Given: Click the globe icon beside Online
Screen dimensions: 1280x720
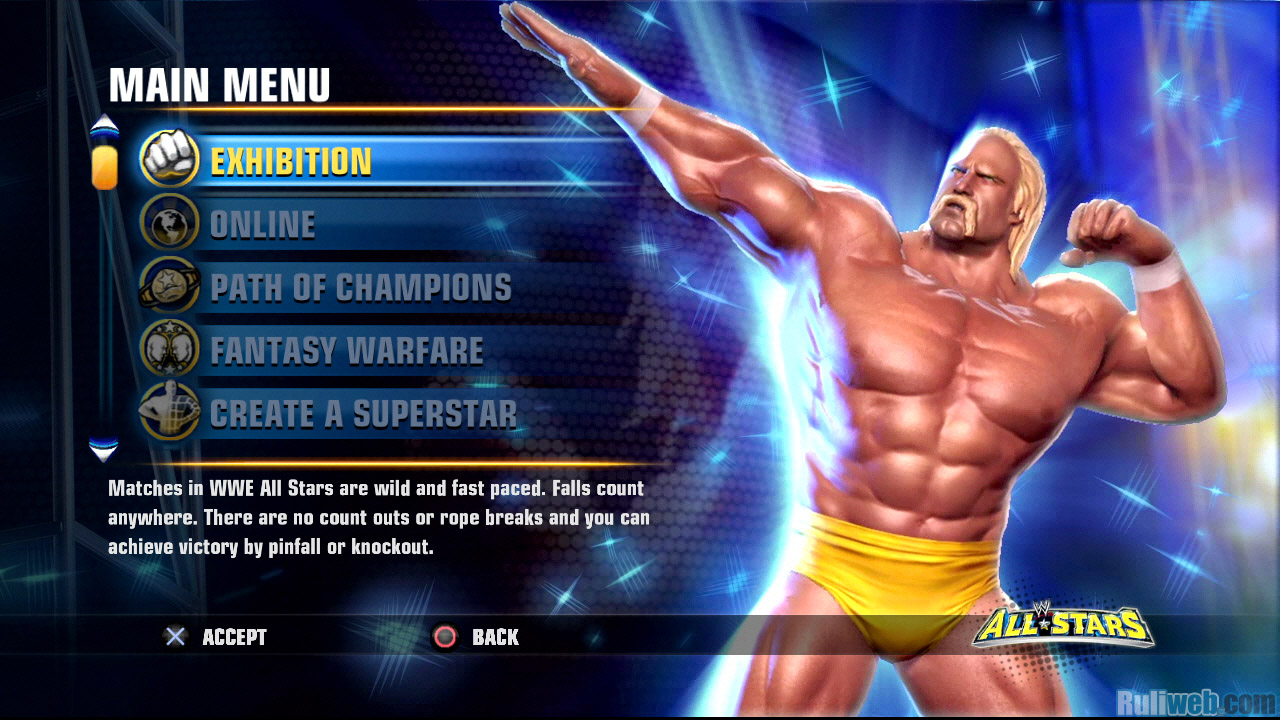Looking at the screenshot, I should 169,224.
